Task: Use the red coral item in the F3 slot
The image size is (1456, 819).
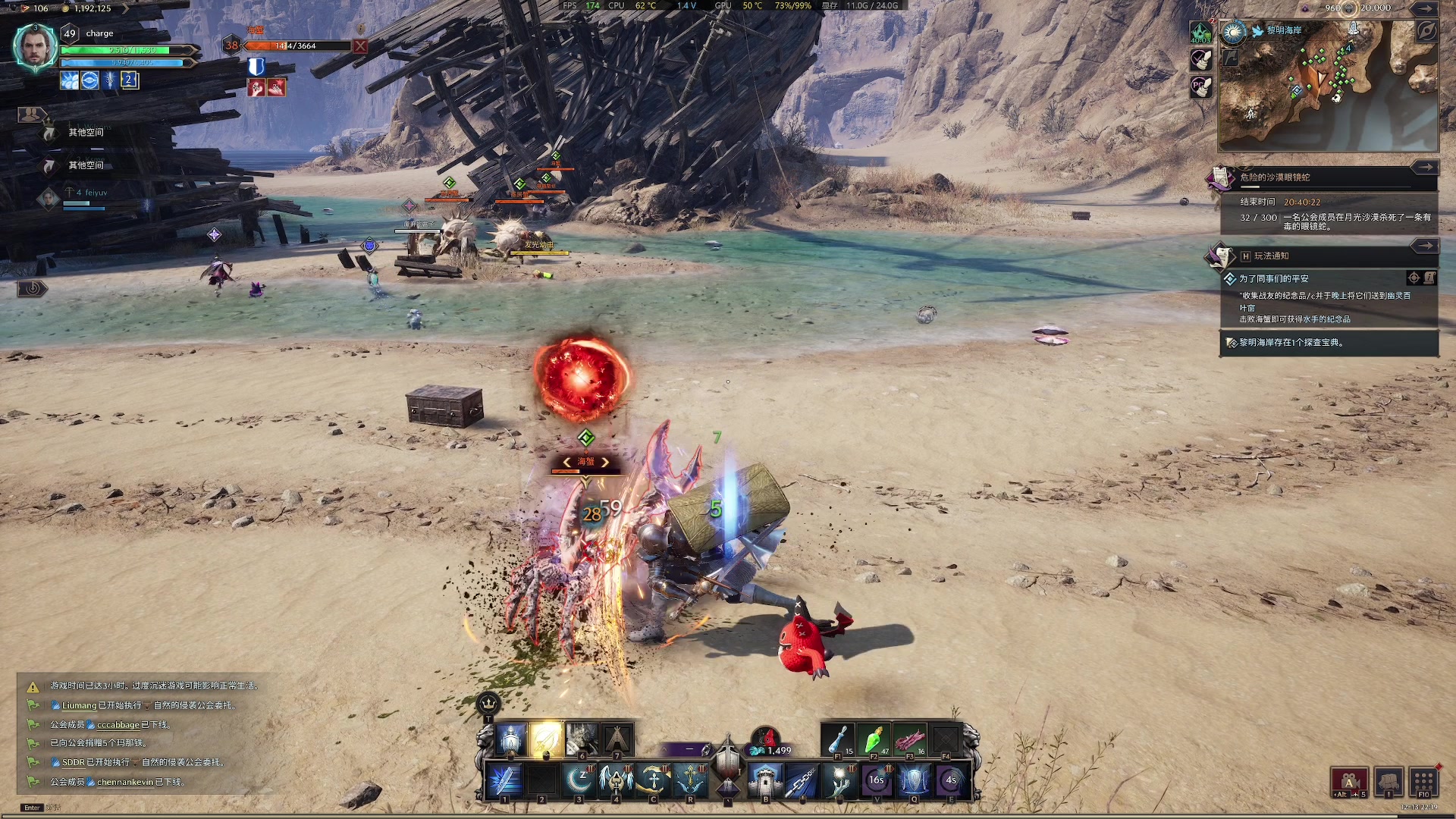Action: click(910, 739)
